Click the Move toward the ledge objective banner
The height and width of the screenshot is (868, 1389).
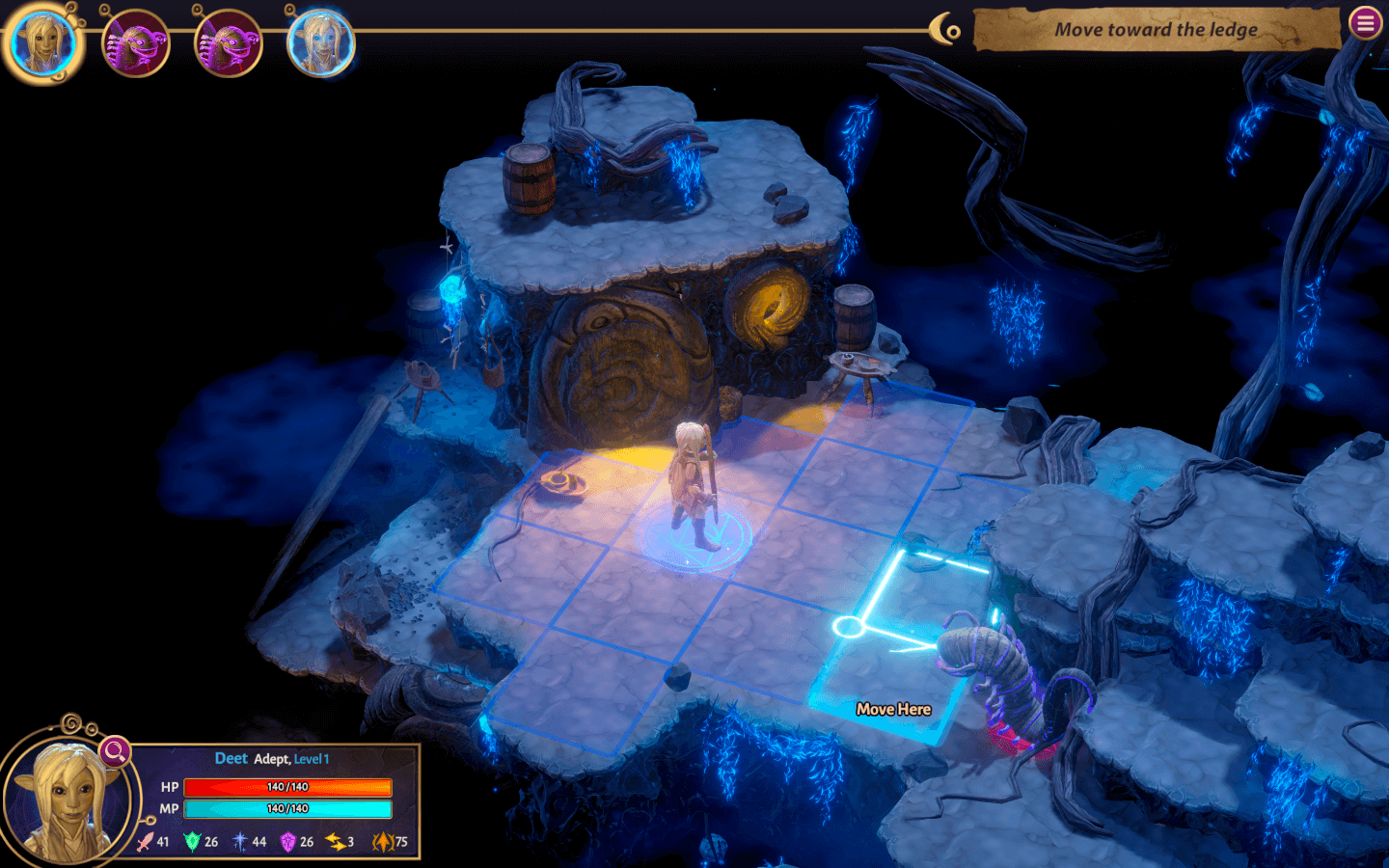(x=1156, y=30)
